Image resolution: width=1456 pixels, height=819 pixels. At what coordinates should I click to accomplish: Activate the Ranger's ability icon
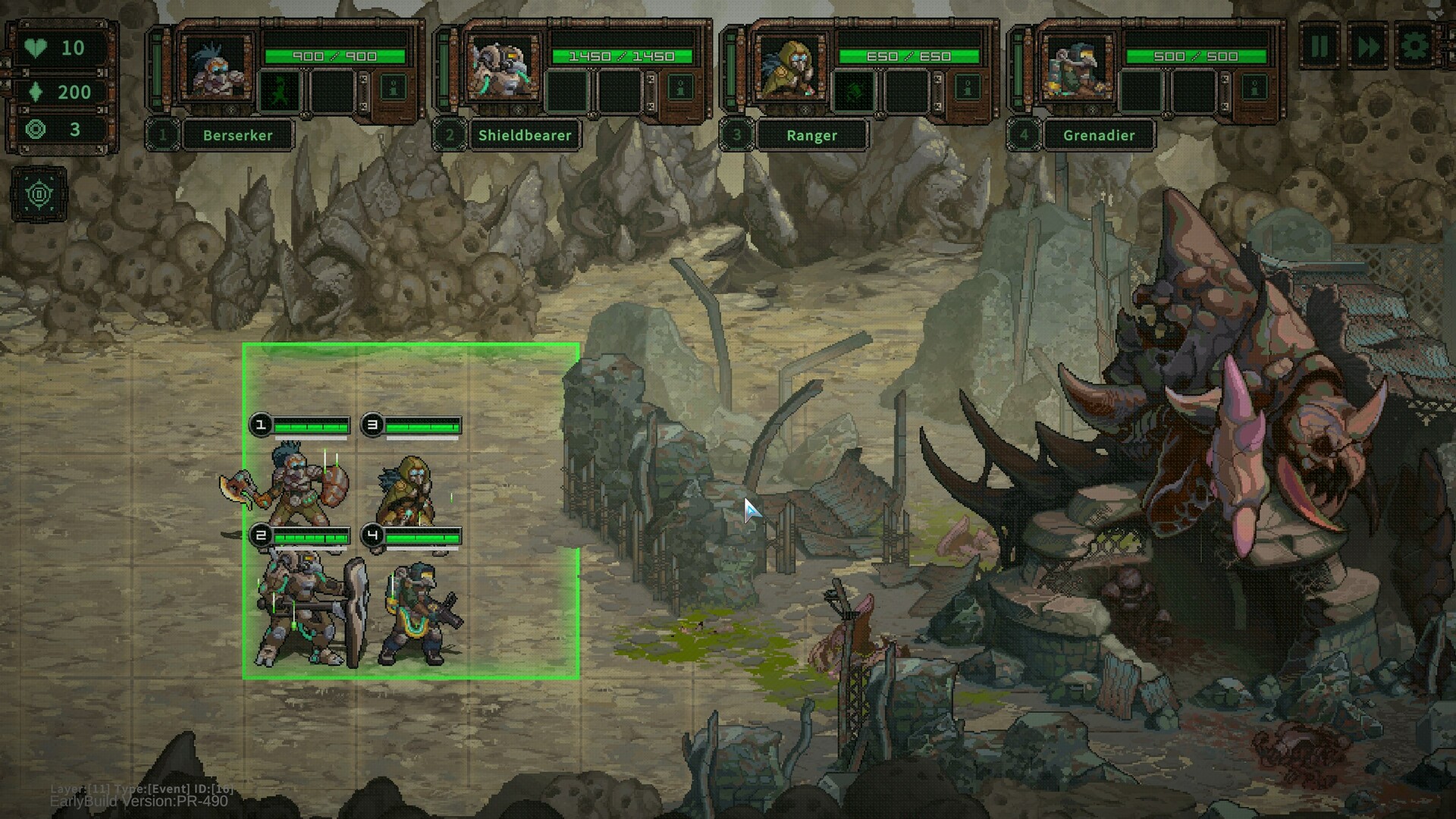(855, 91)
